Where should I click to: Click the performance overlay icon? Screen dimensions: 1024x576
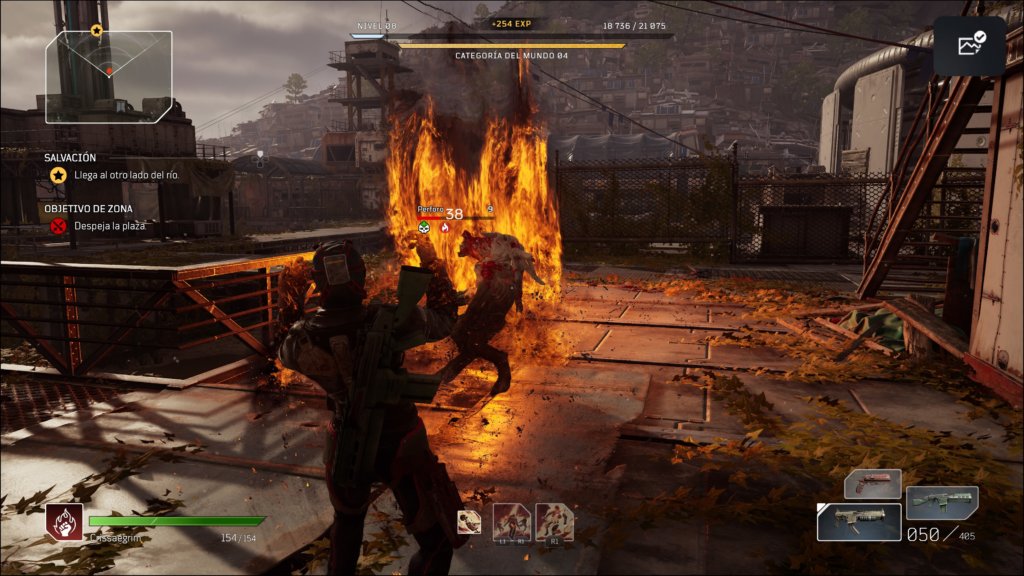970,45
